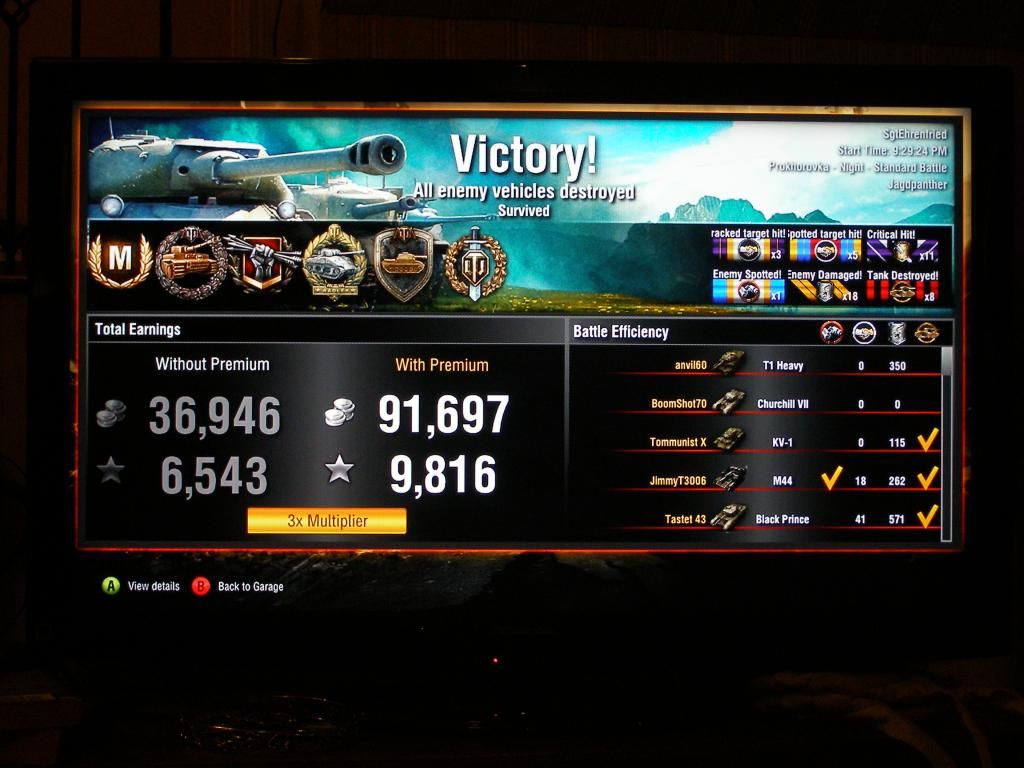
Task: Select the BoomShot70 Churchill VII row
Action: [770, 404]
